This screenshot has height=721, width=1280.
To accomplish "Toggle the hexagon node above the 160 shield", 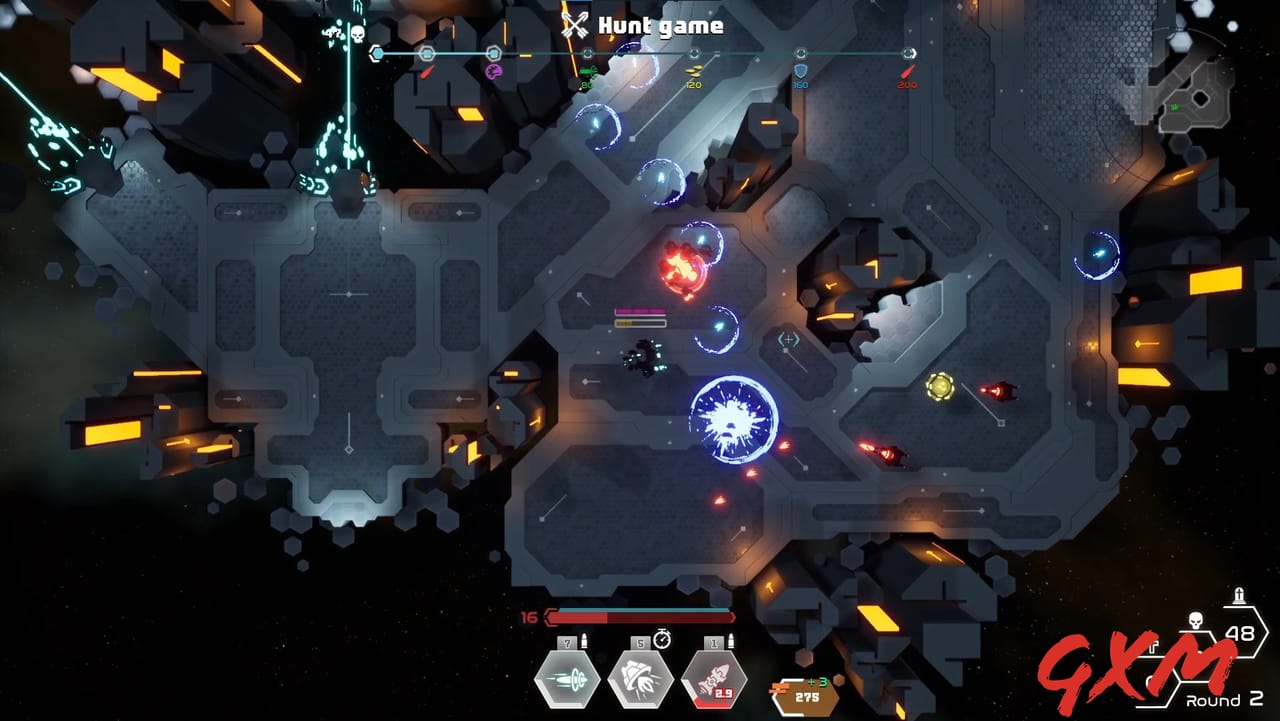I will click(800, 52).
